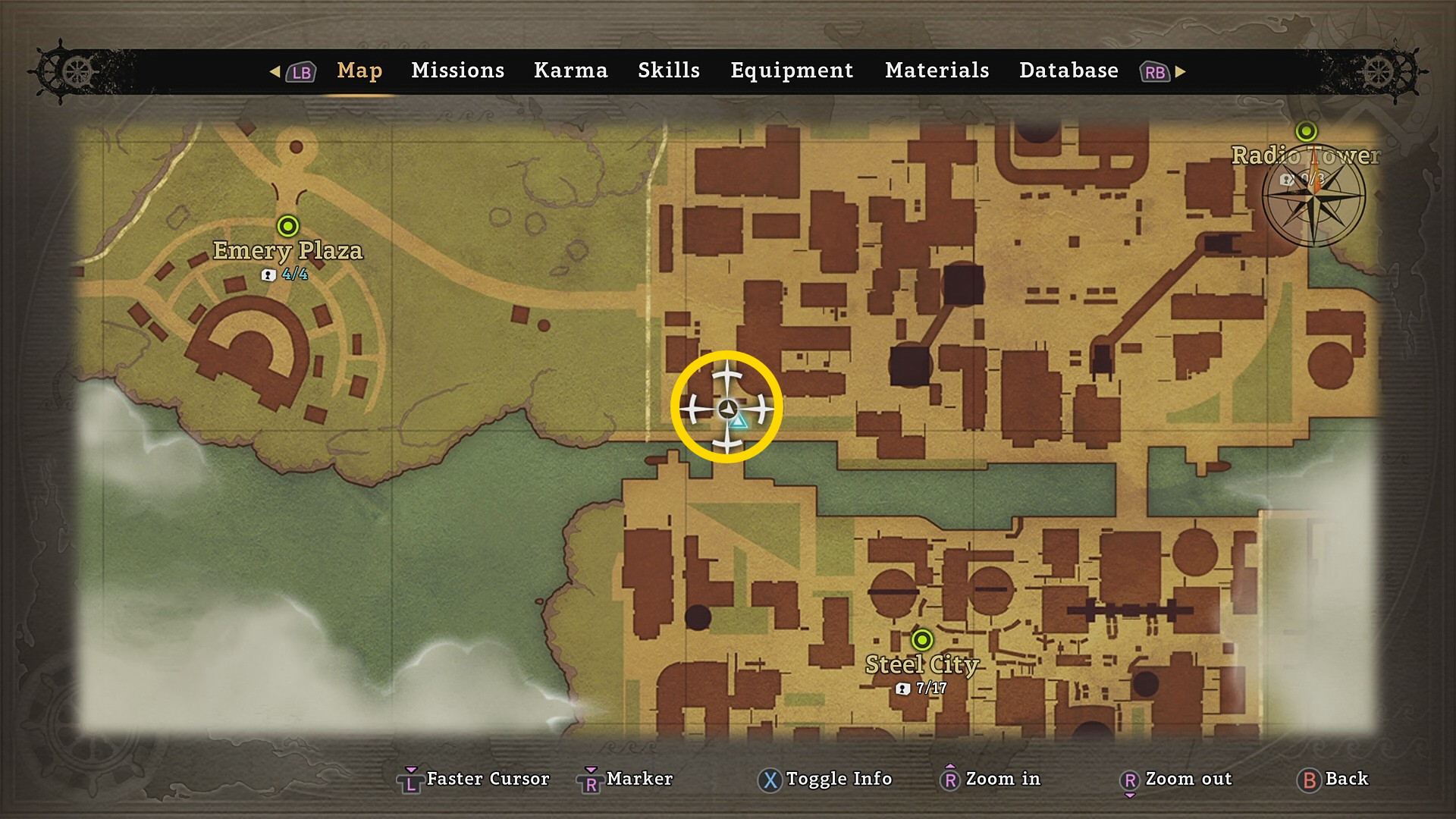
Task: Click the Radio Tower location marker
Action: [x=1306, y=131]
